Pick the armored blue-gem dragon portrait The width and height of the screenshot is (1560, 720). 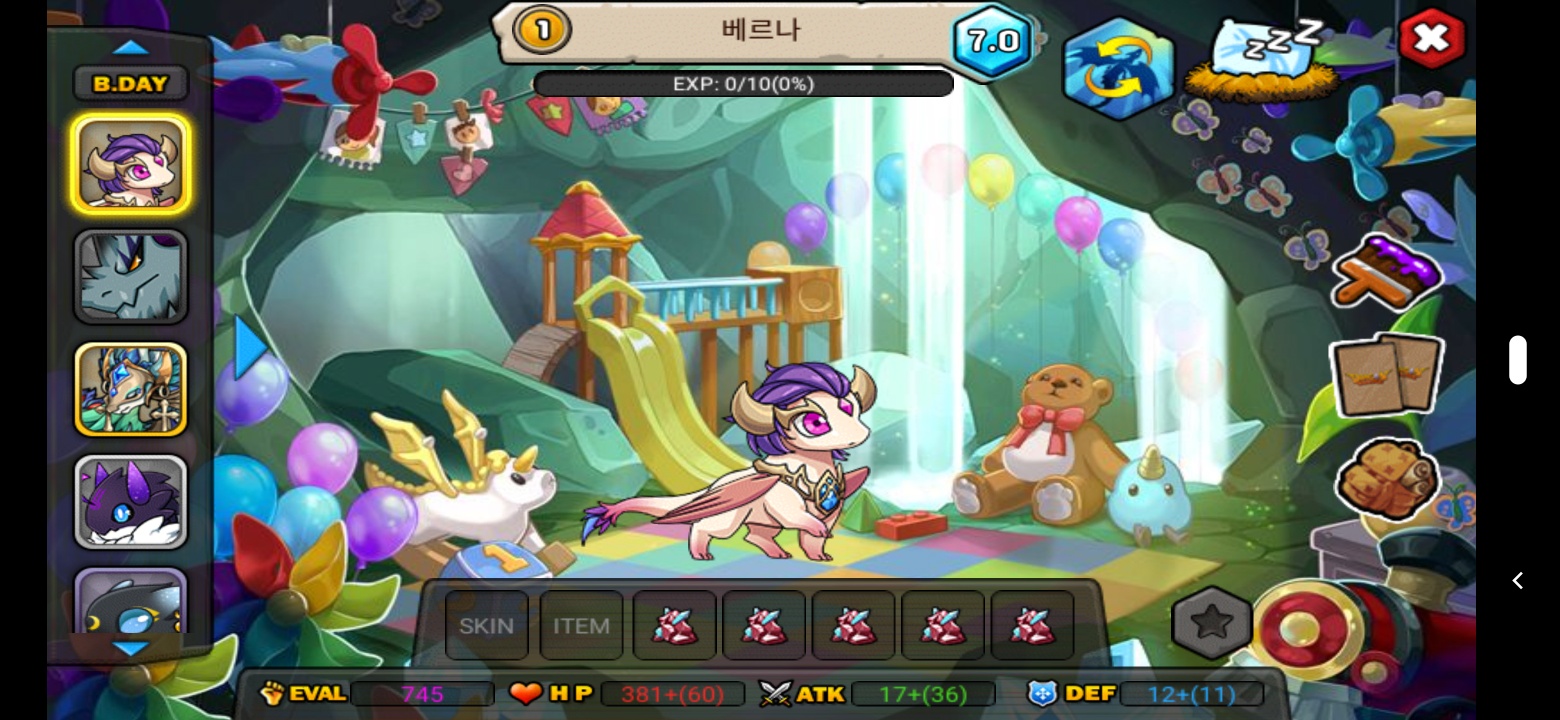tap(130, 390)
